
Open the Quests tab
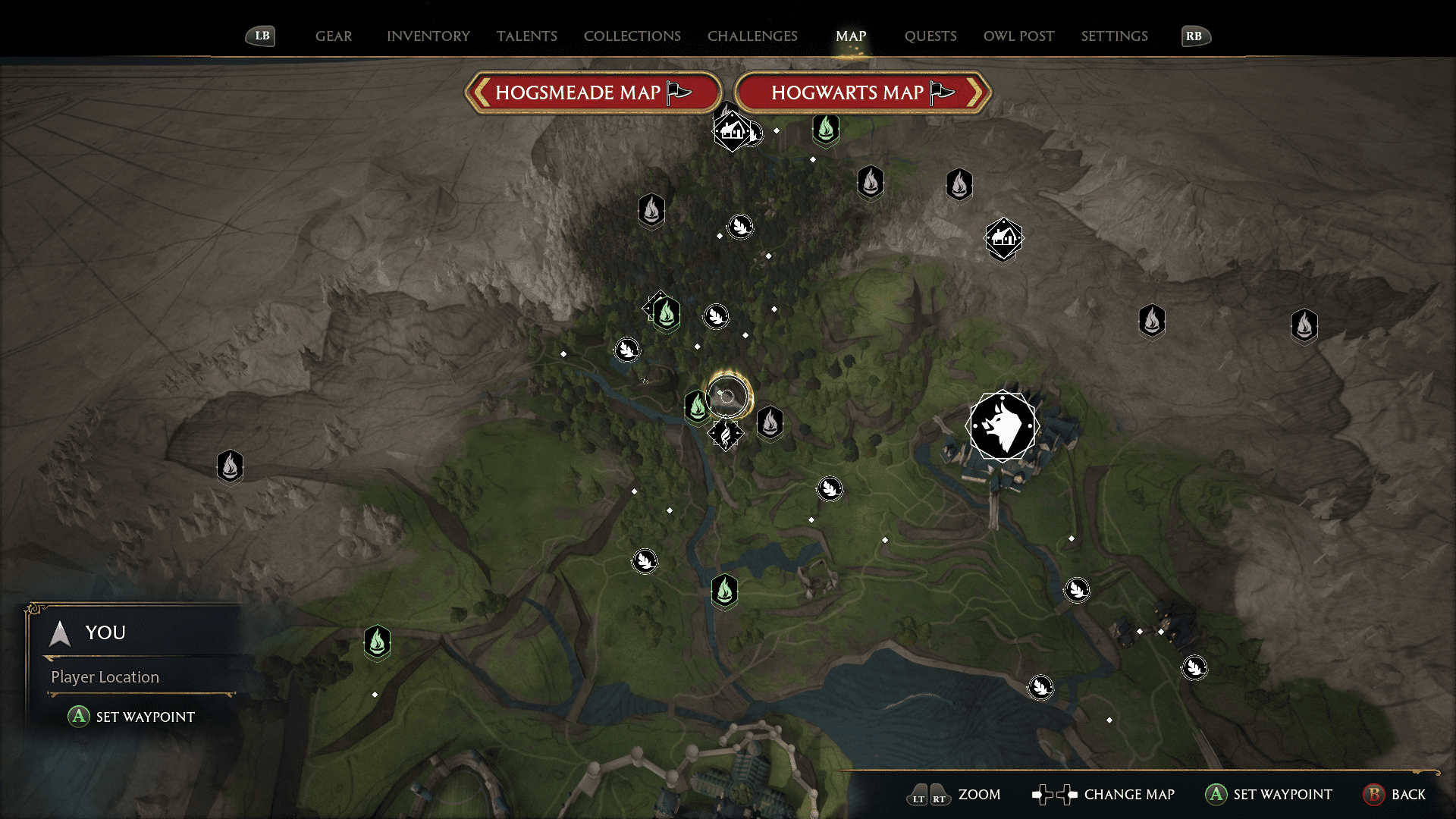(930, 36)
